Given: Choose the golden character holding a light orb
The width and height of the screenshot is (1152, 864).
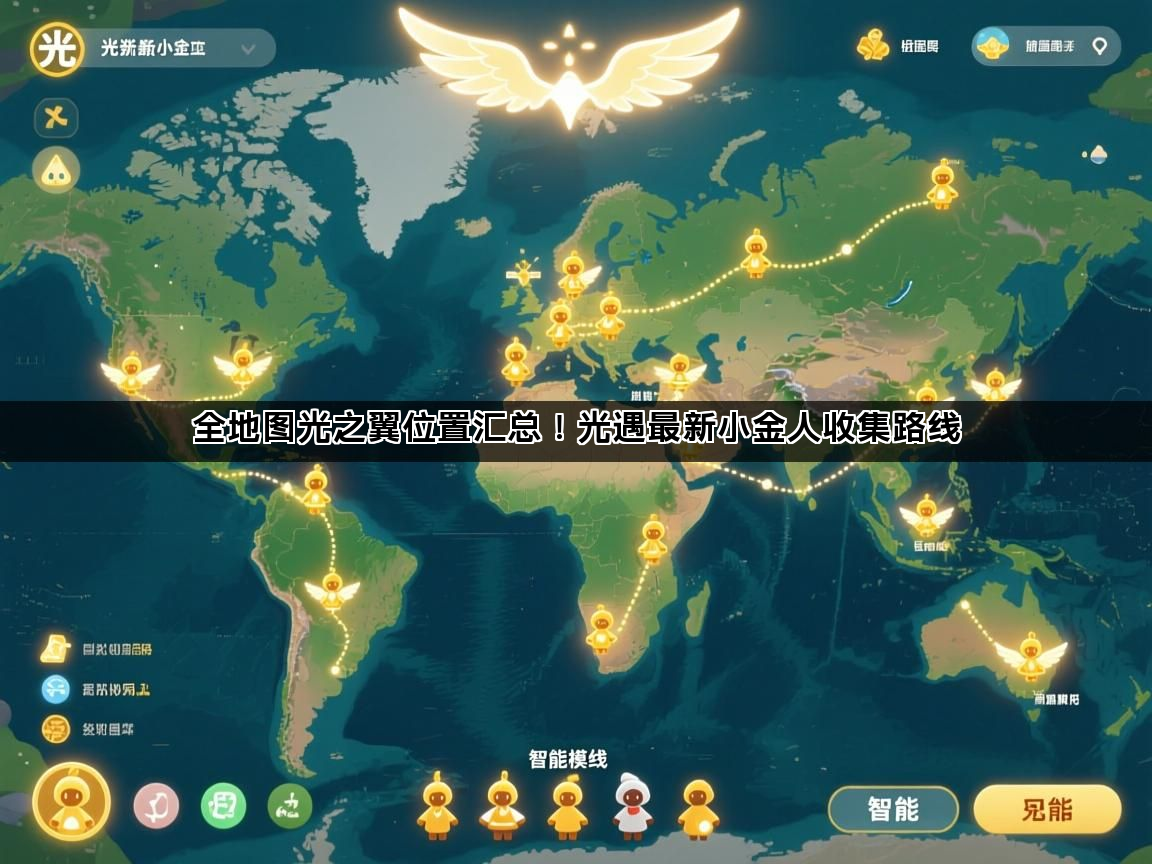Looking at the screenshot, I should (699, 808).
